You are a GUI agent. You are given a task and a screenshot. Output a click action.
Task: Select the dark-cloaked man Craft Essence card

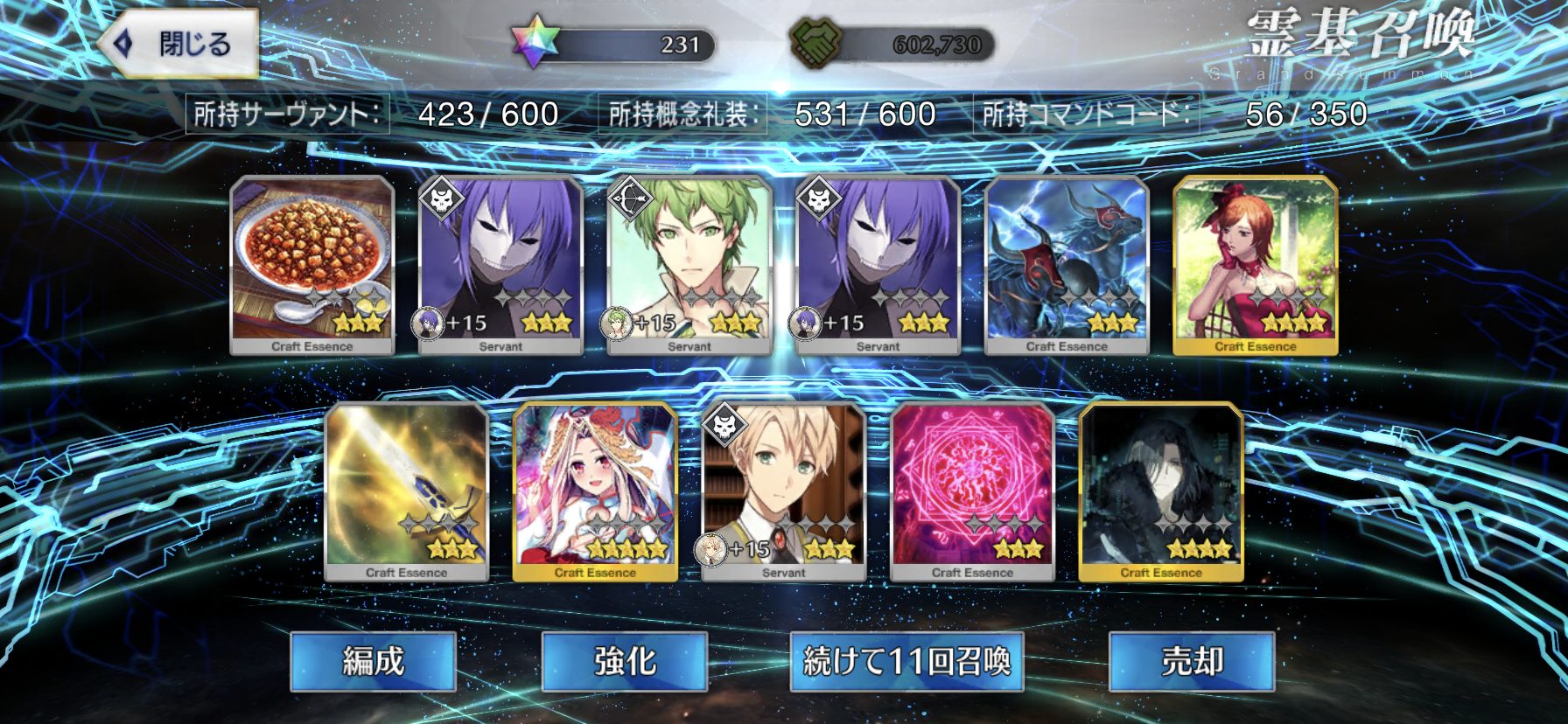tap(1161, 491)
